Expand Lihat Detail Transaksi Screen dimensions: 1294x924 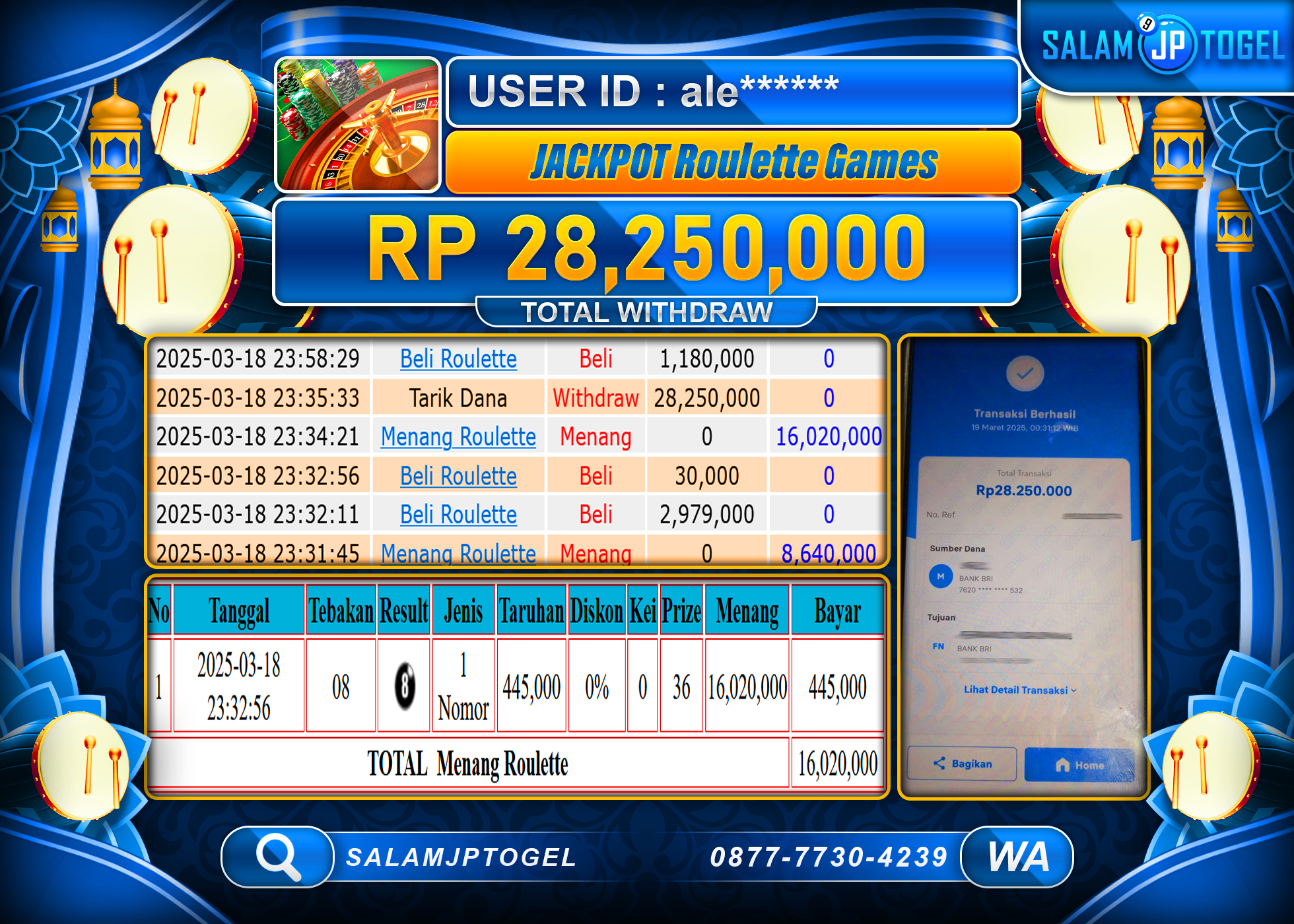[1019, 690]
